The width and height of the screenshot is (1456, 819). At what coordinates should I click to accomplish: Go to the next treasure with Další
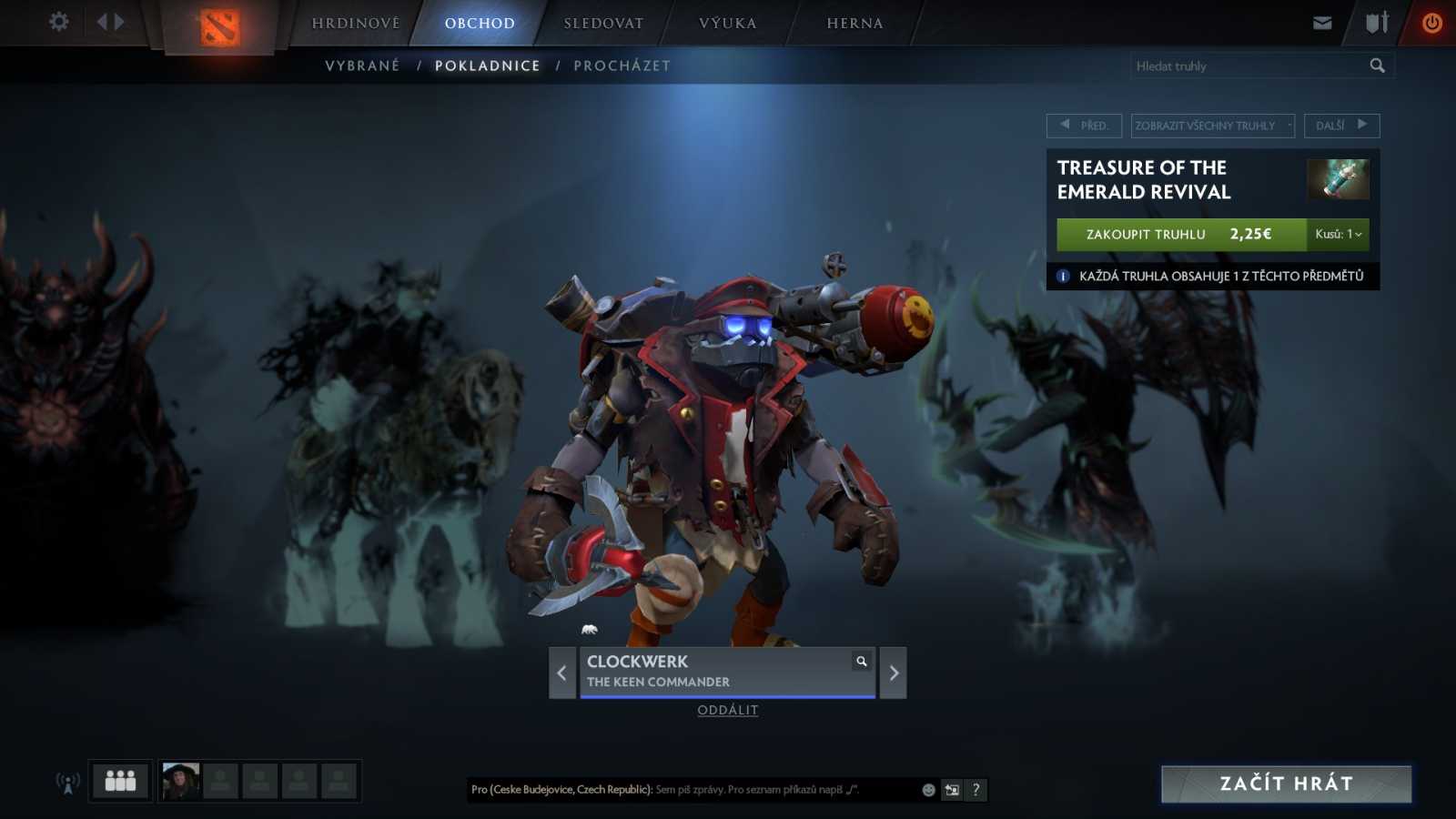pos(1341,126)
